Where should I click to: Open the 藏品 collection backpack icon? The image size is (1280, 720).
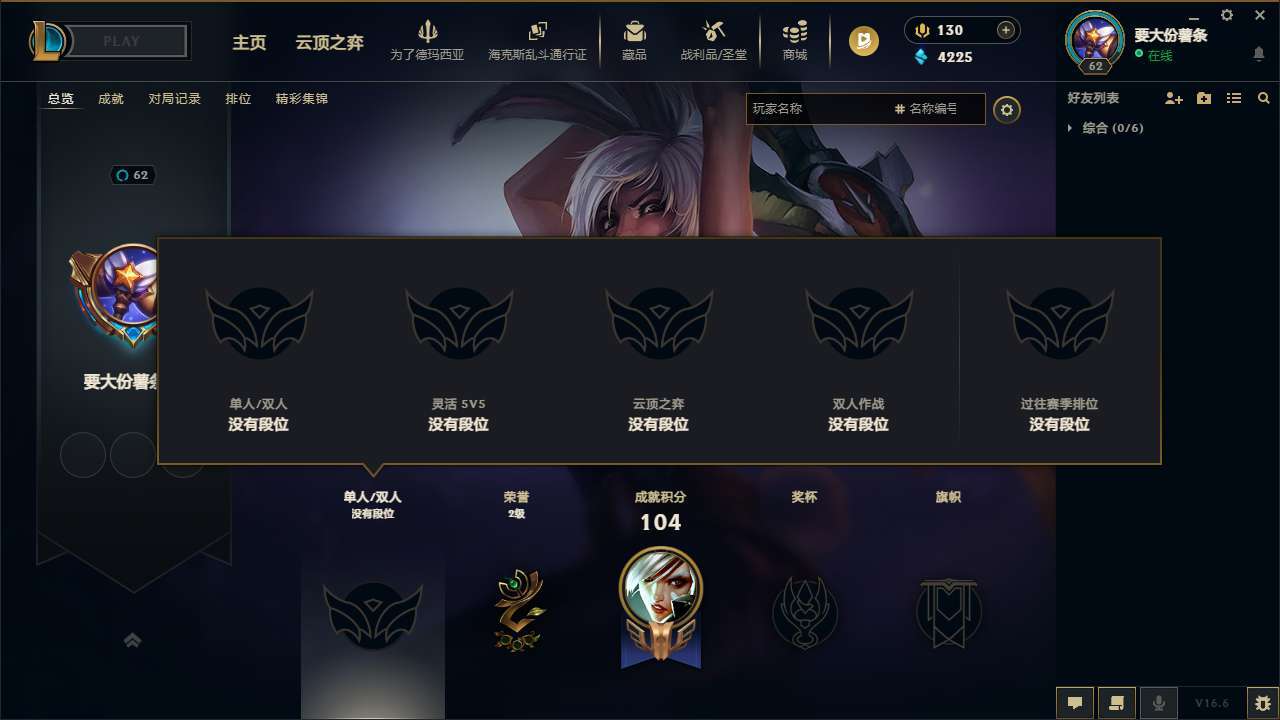634,30
